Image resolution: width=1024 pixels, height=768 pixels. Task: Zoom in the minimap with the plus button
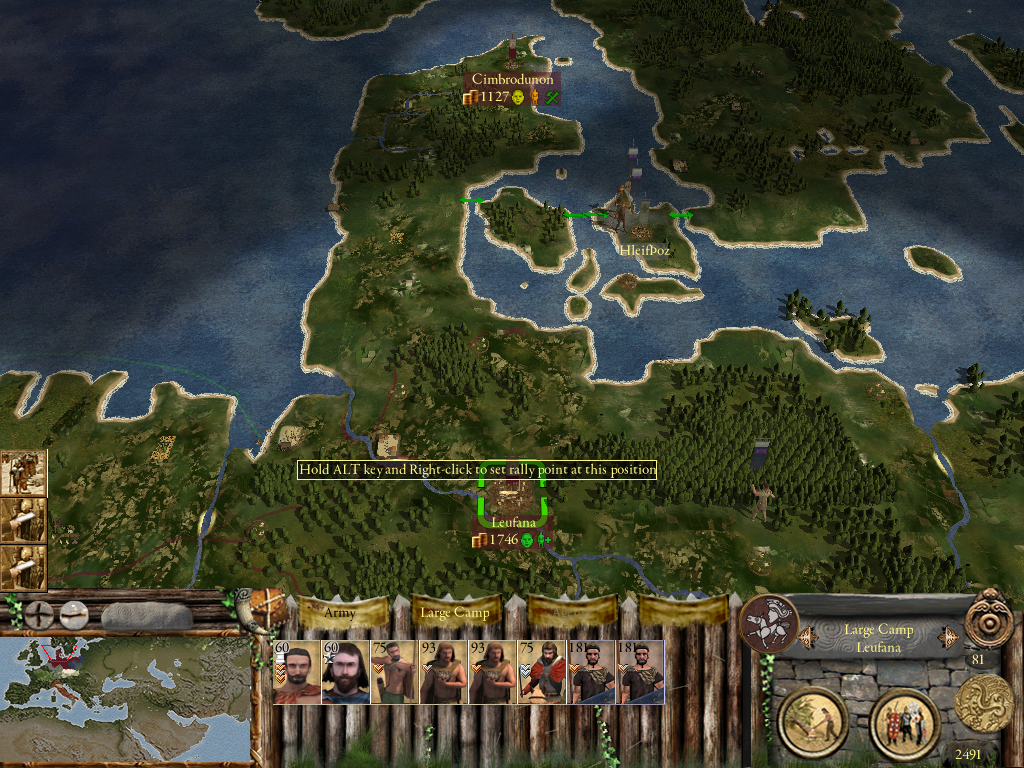(x=39, y=614)
